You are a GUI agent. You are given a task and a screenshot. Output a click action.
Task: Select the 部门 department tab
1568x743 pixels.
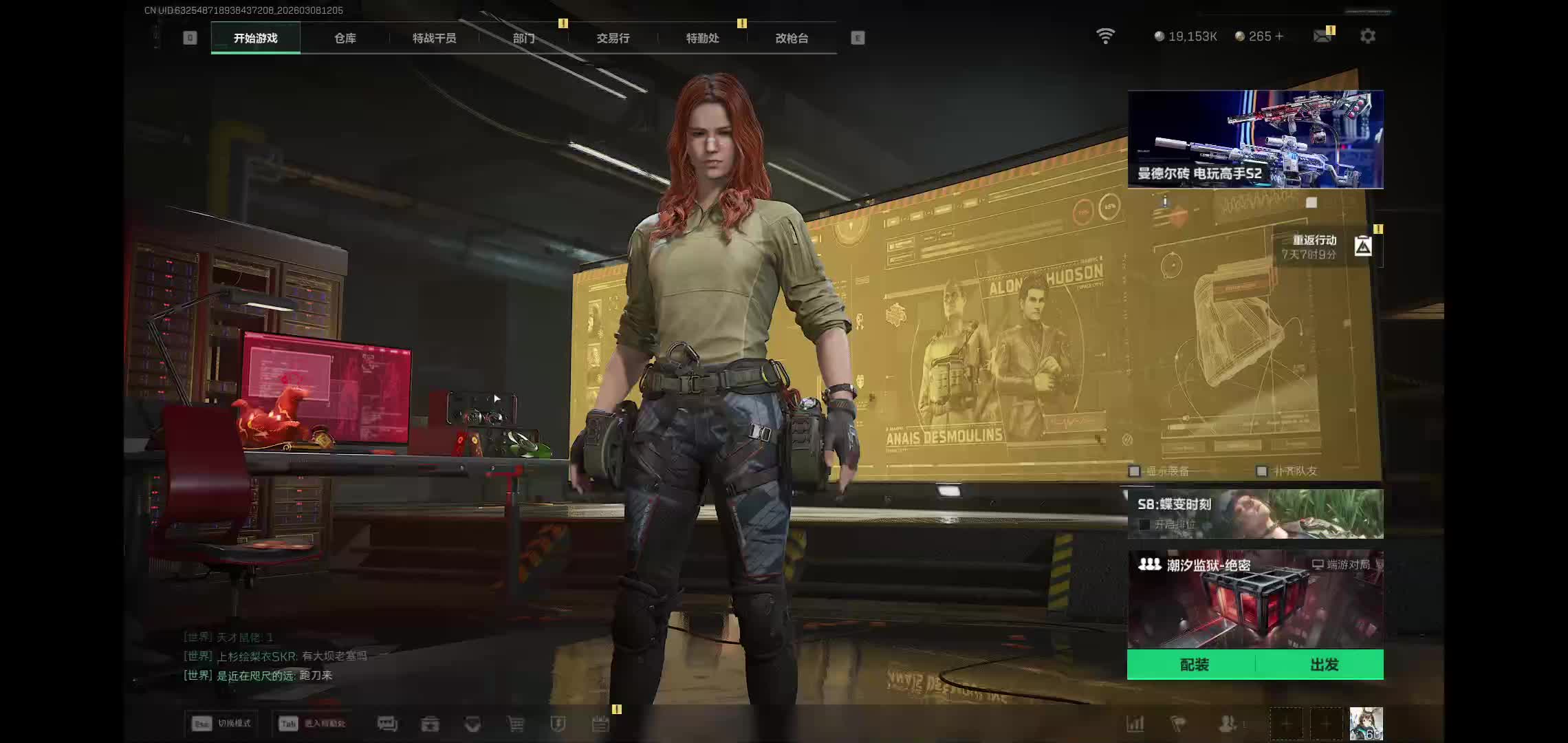(523, 39)
